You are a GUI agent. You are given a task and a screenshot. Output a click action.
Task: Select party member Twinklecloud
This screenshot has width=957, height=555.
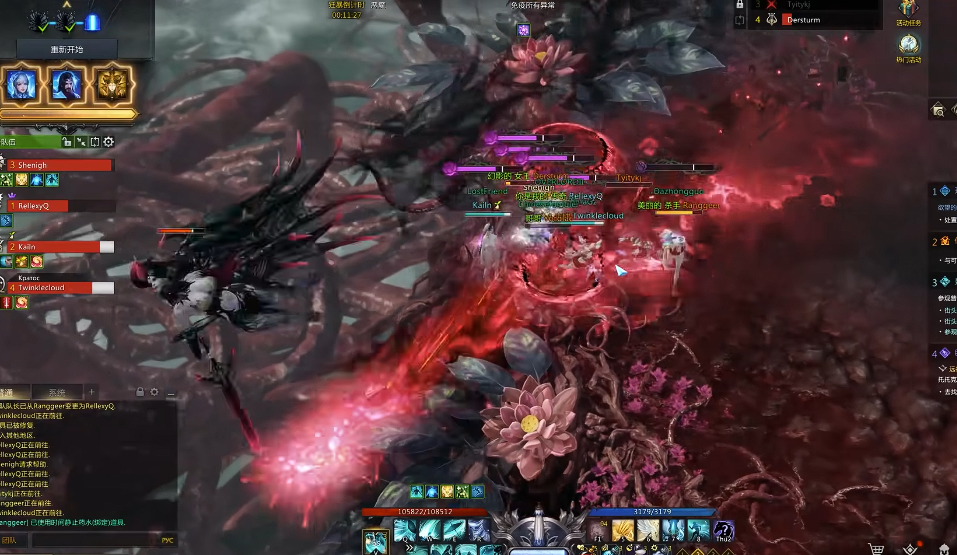pyautogui.click(x=58, y=287)
